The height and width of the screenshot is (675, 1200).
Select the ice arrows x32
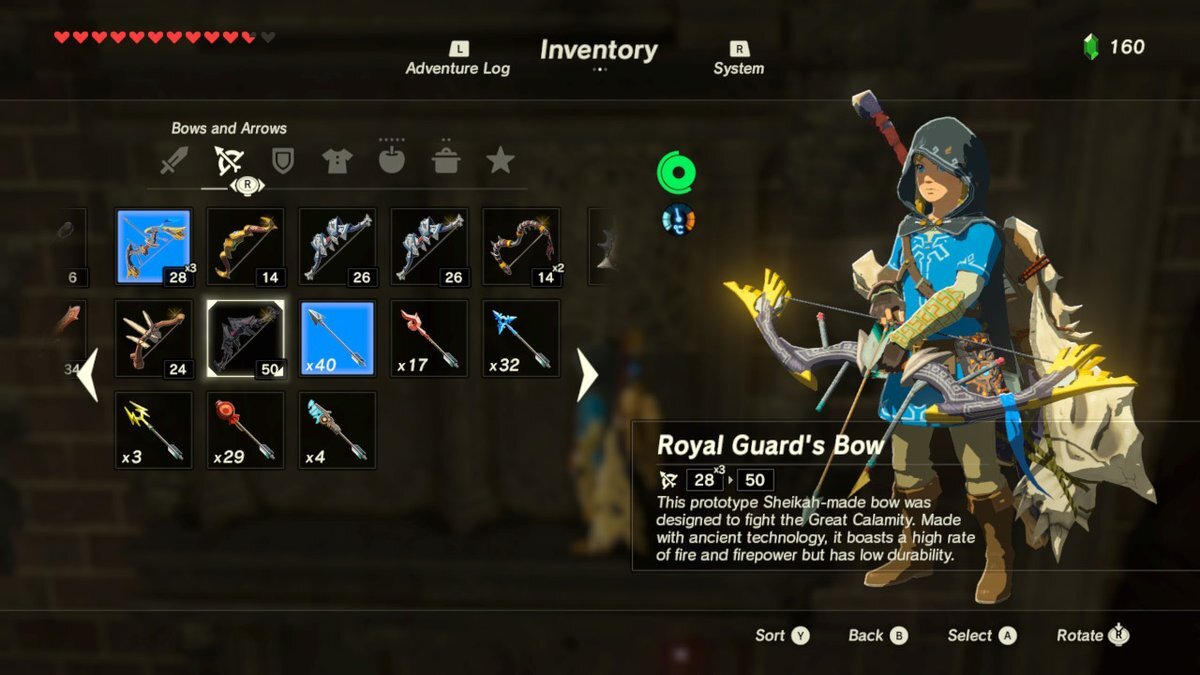[521, 338]
